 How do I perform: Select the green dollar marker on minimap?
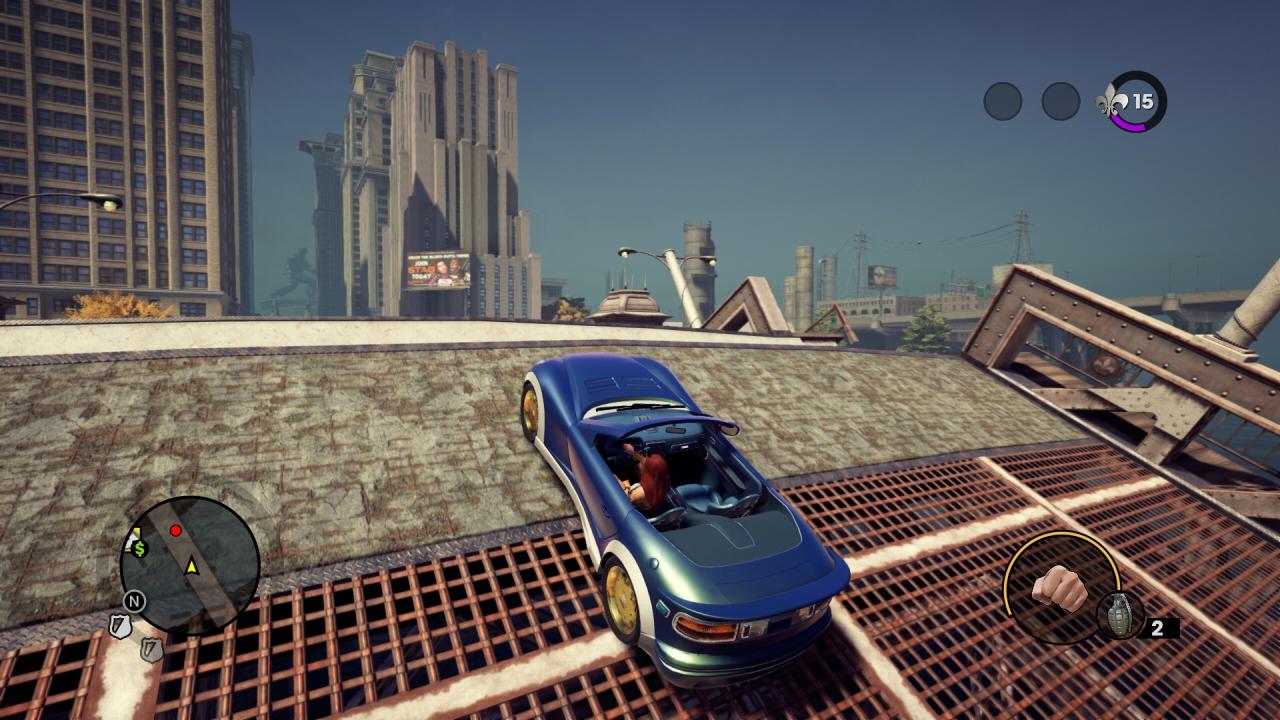click(x=140, y=548)
